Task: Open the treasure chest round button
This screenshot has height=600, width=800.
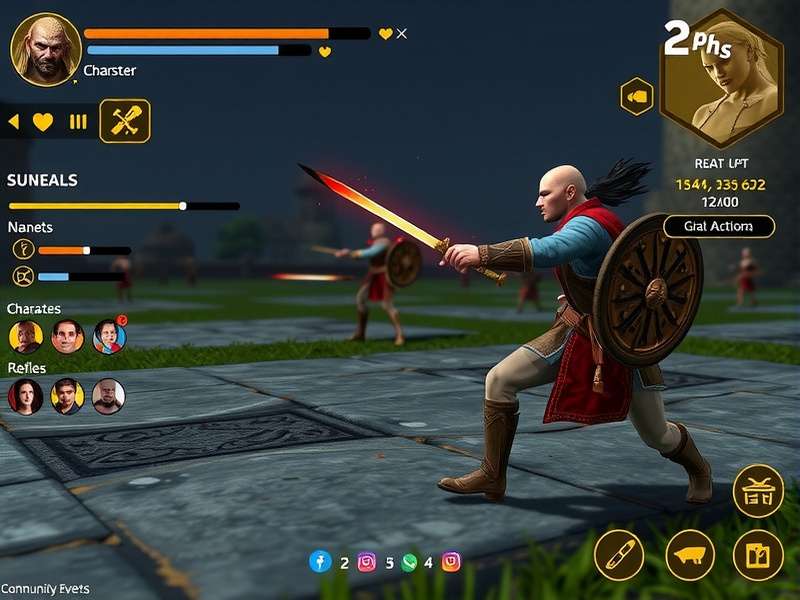Action: [x=758, y=491]
